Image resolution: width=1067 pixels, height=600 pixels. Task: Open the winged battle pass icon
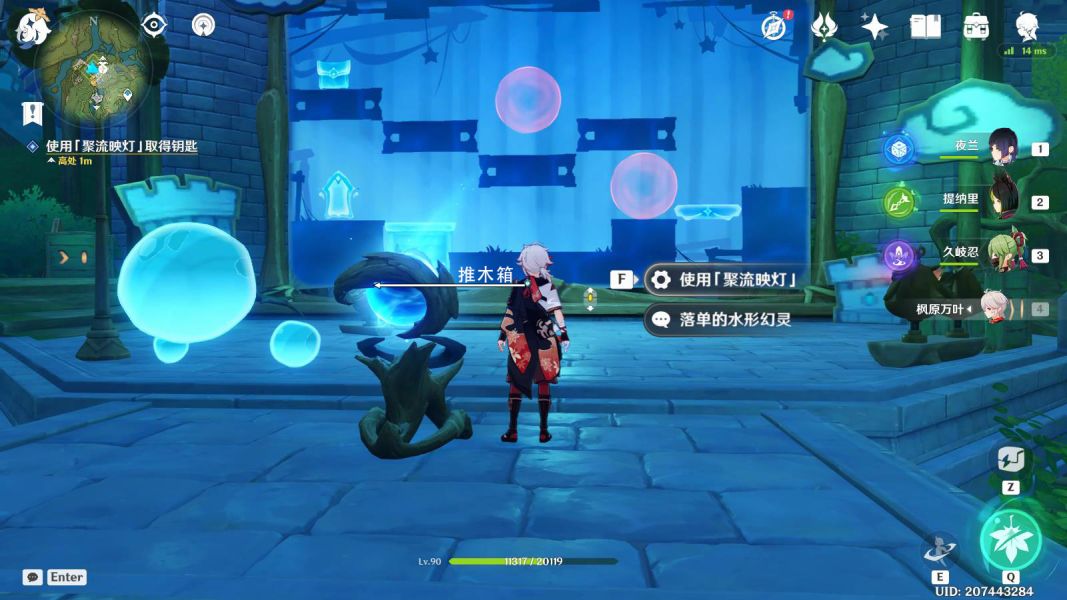click(824, 27)
